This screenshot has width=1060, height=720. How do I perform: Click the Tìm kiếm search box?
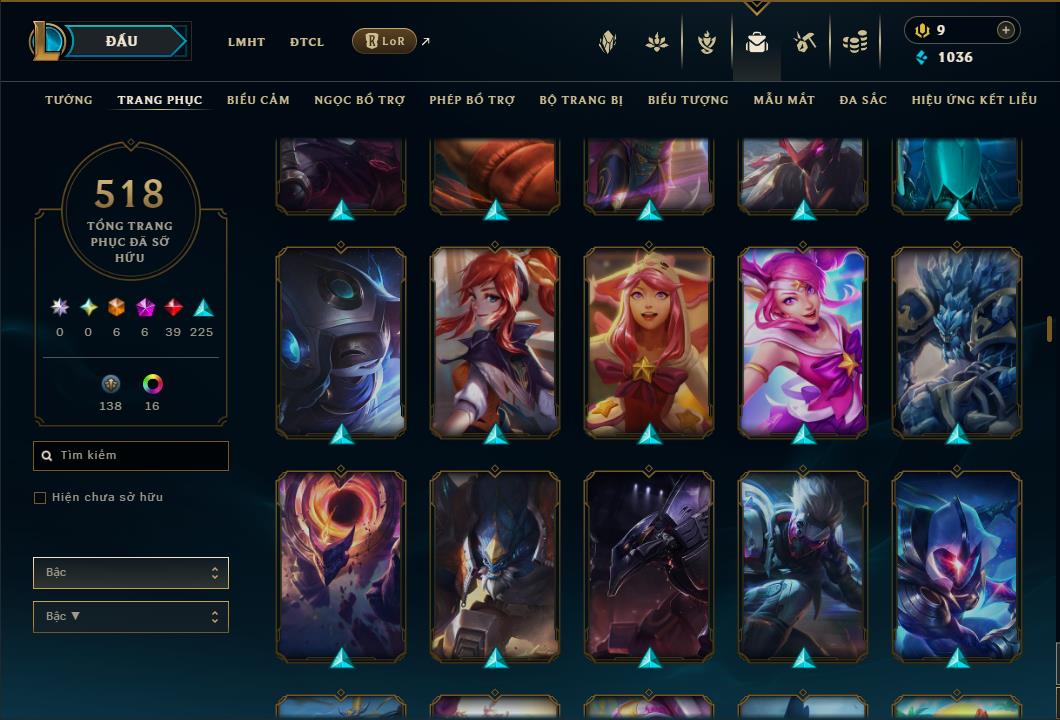pyautogui.click(x=131, y=456)
